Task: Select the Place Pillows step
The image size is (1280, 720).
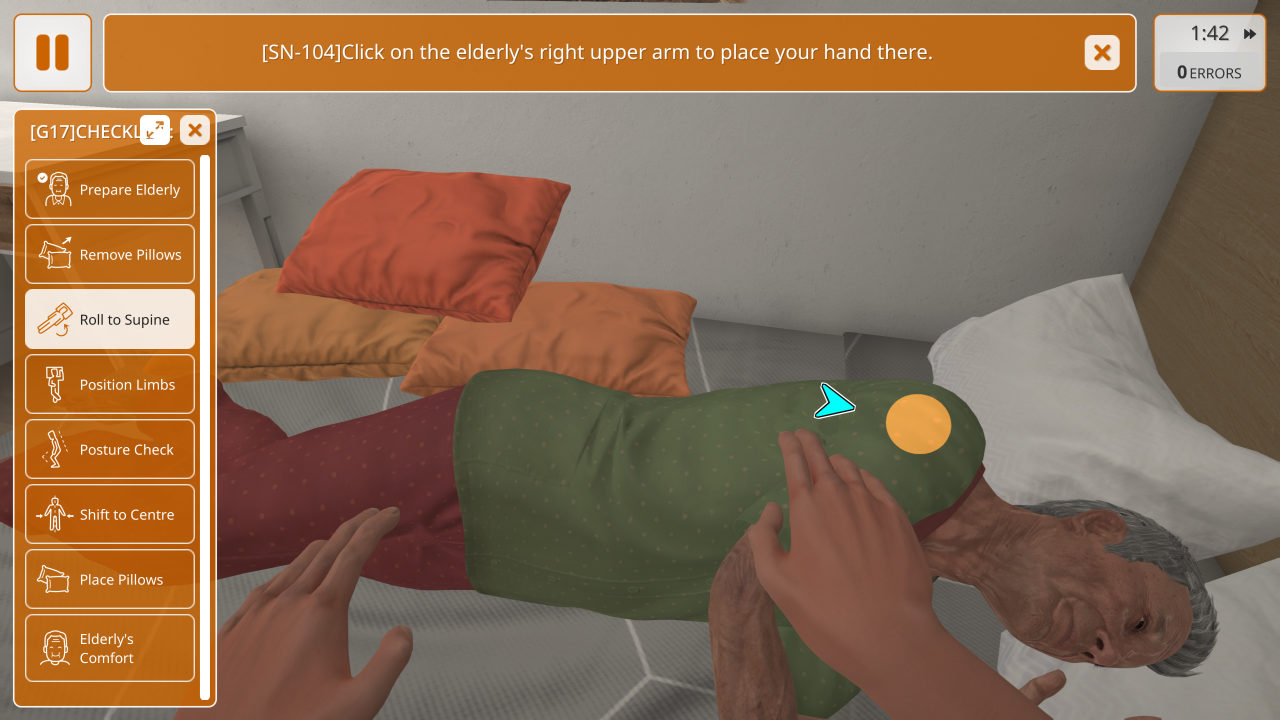Action: [110, 579]
